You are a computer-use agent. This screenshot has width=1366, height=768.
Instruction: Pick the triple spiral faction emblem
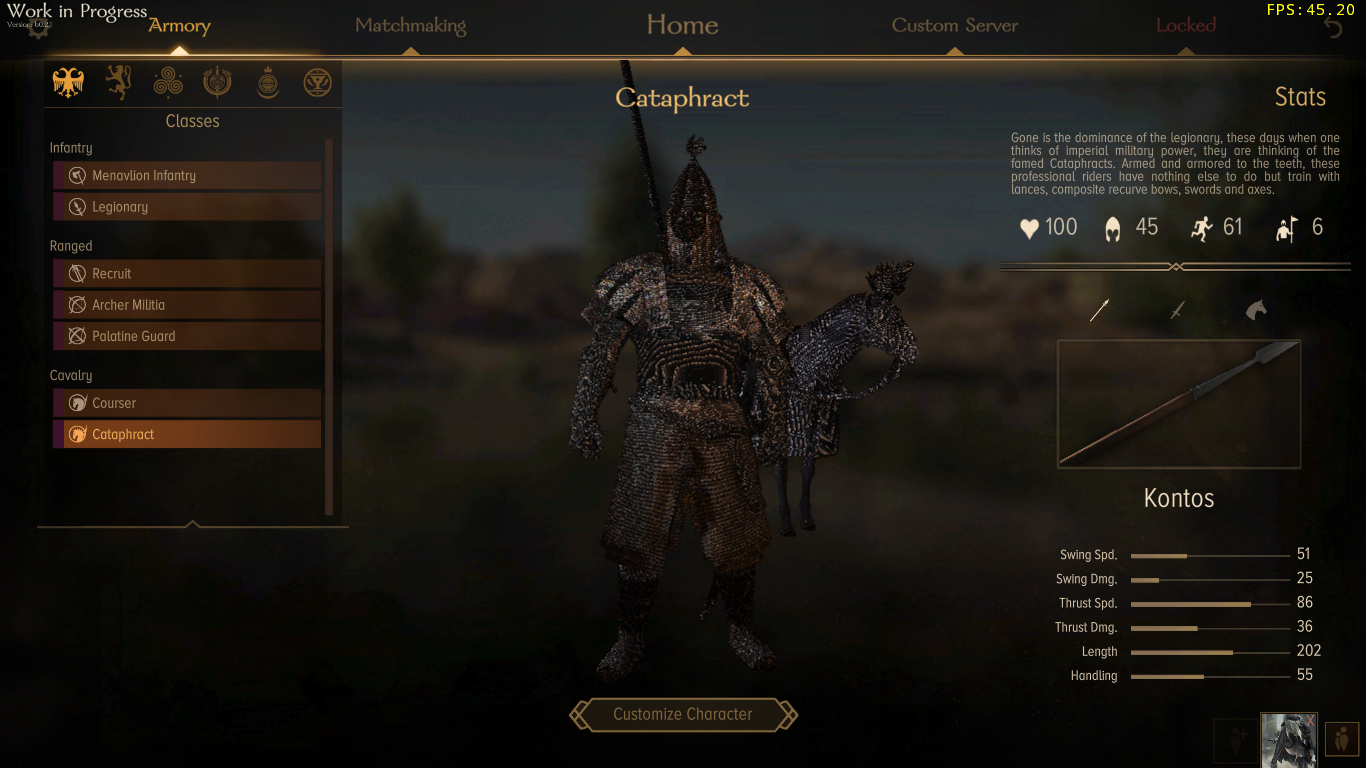click(x=168, y=83)
